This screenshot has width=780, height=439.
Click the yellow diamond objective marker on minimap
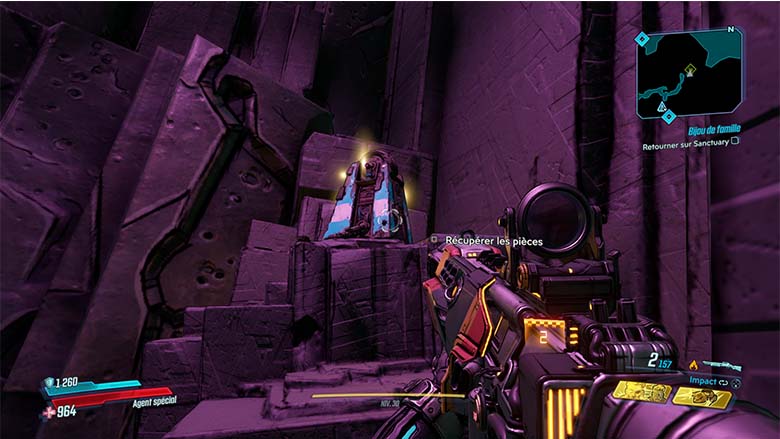689,69
